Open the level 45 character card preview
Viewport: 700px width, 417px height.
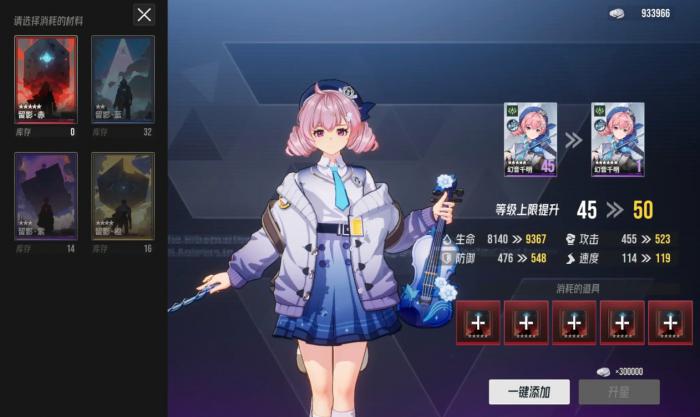(x=530, y=138)
